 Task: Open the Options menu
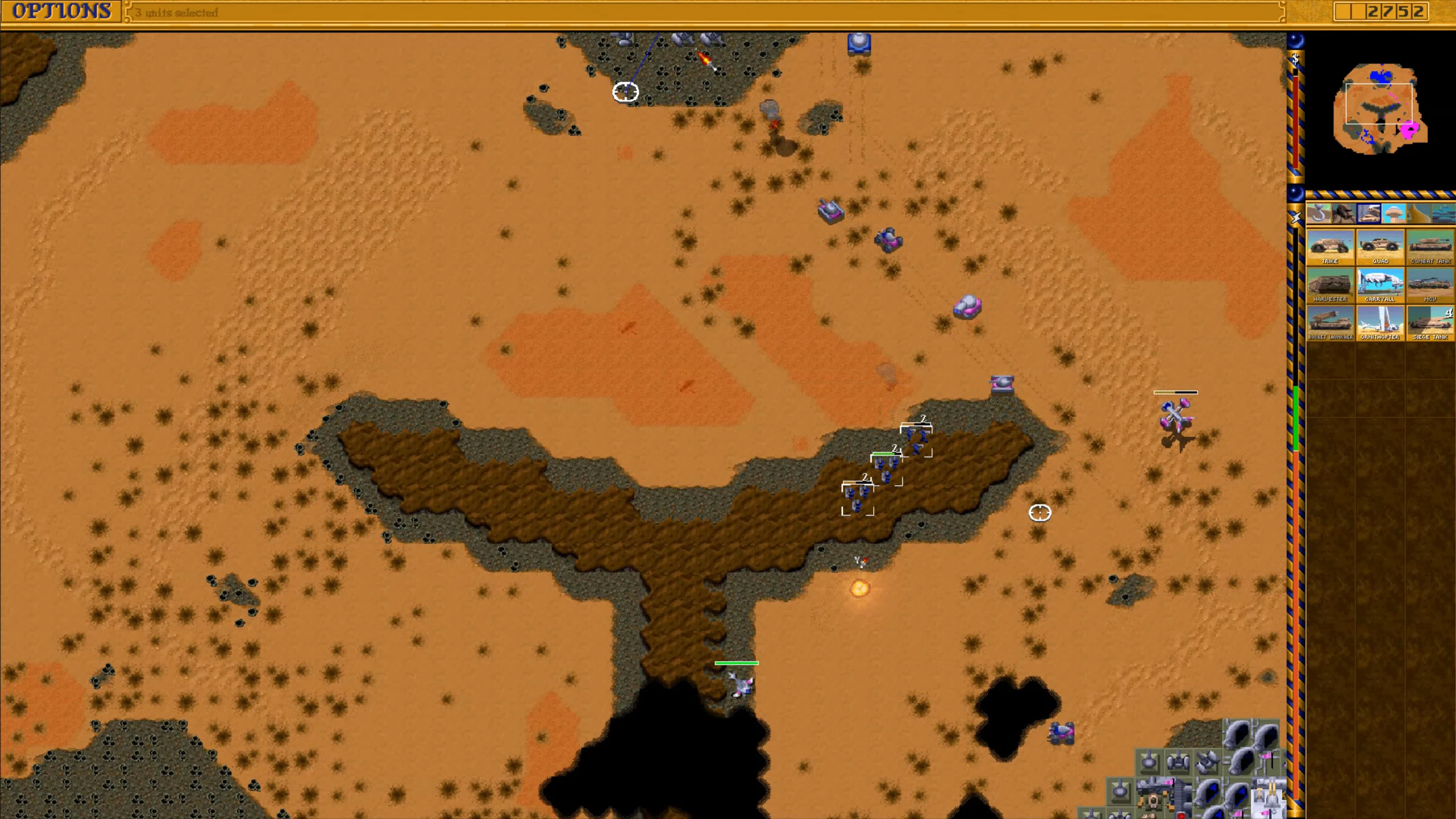click(61, 11)
